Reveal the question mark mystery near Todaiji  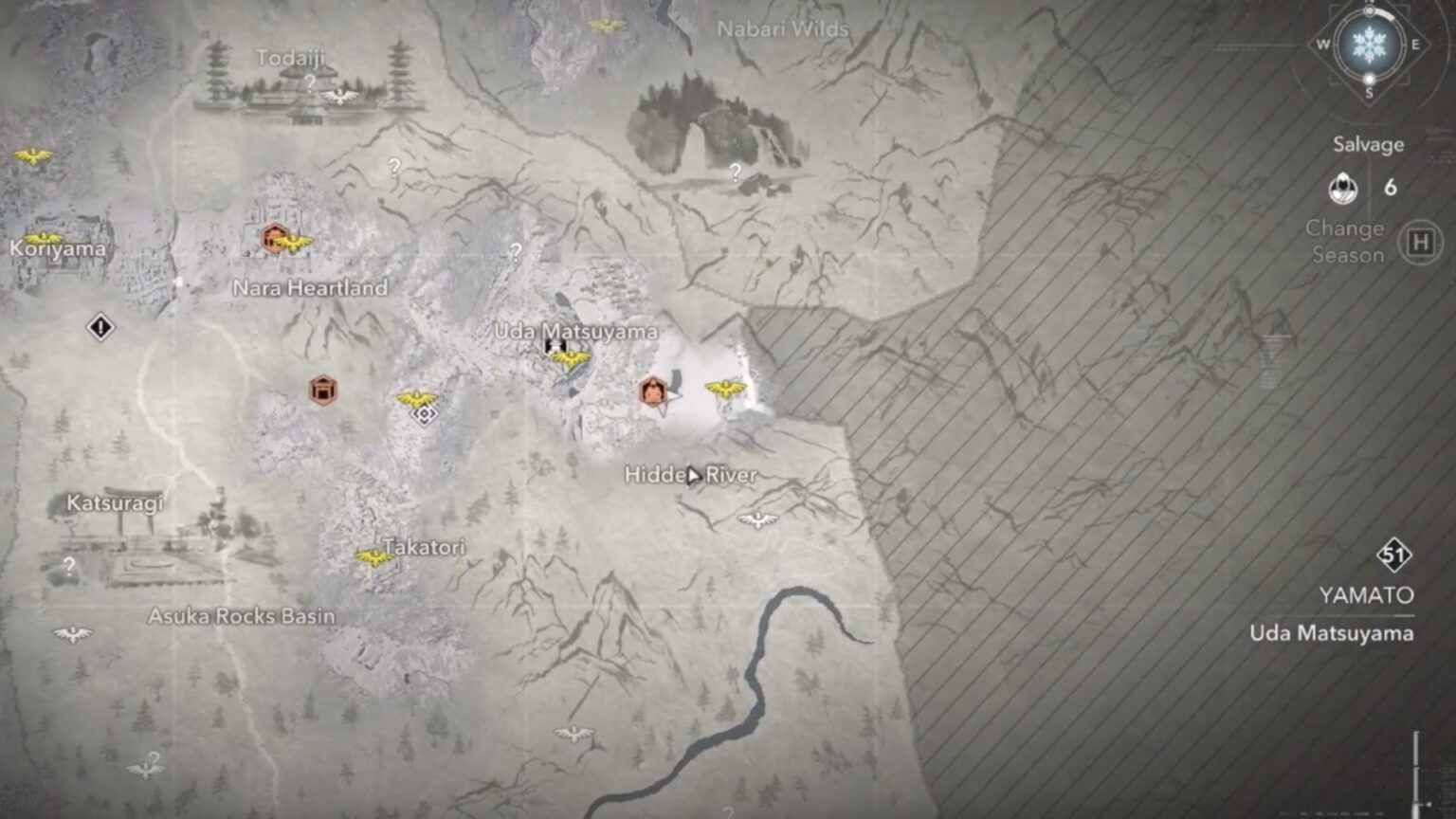tap(309, 83)
